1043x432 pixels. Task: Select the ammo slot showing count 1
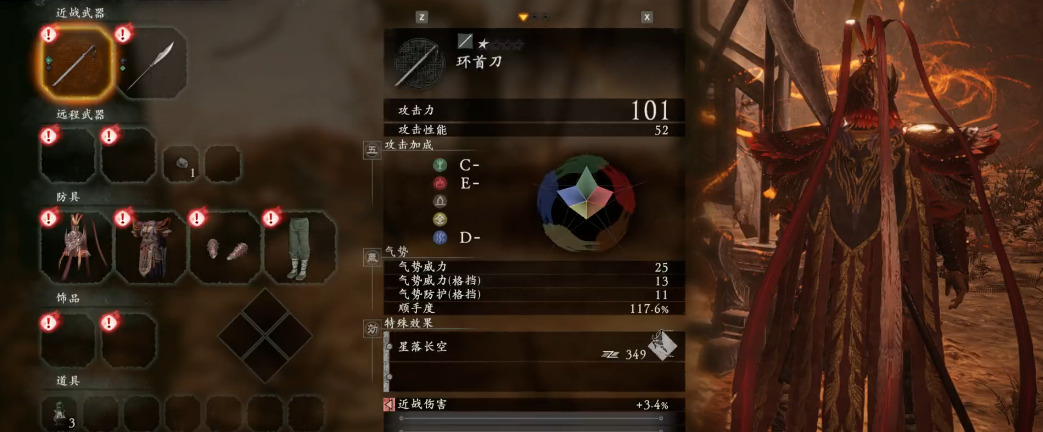183,163
